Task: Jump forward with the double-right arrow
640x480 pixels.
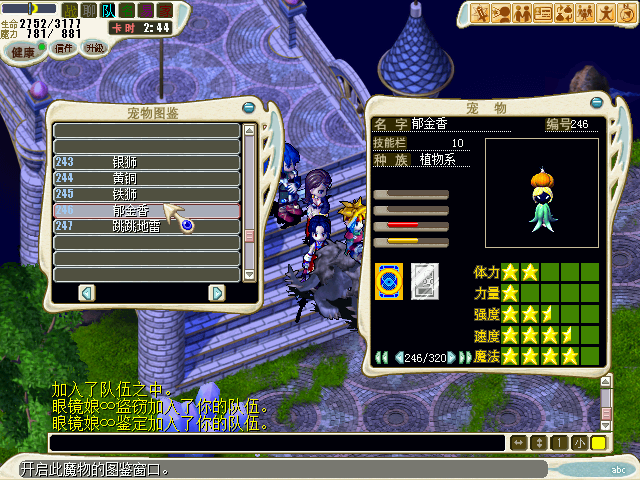Action: pos(467,357)
